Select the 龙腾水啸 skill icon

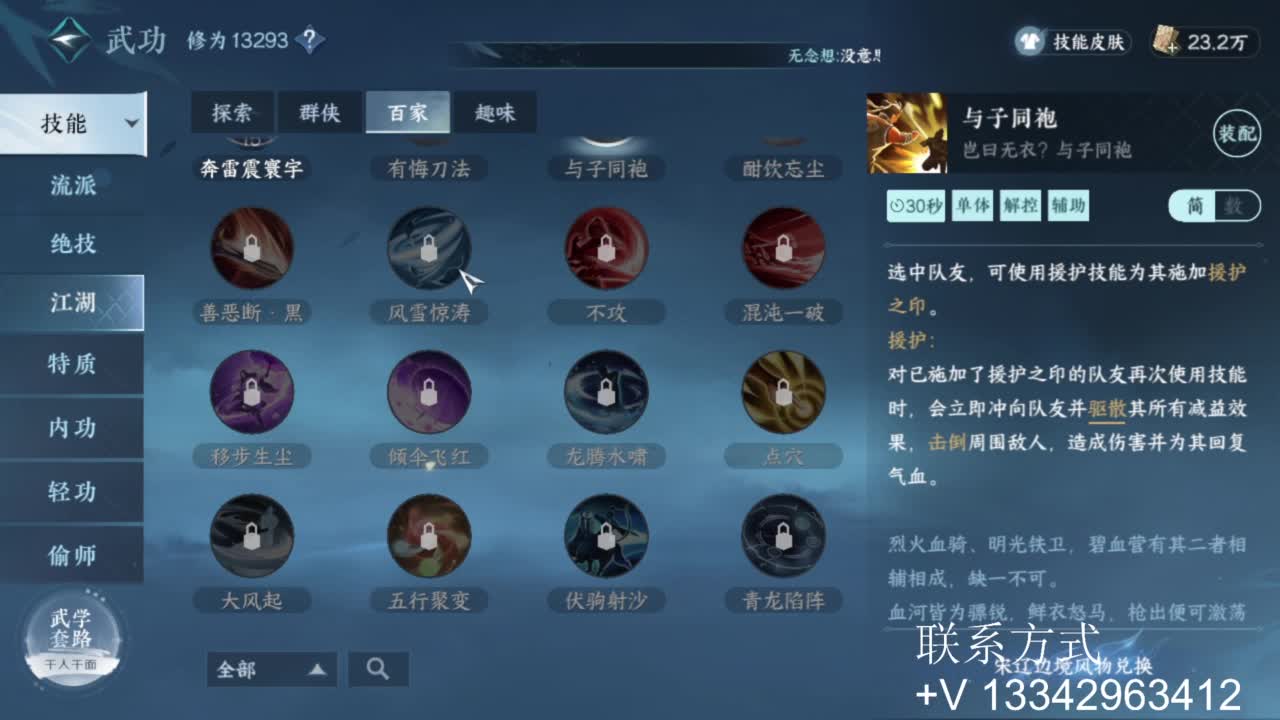606,393
